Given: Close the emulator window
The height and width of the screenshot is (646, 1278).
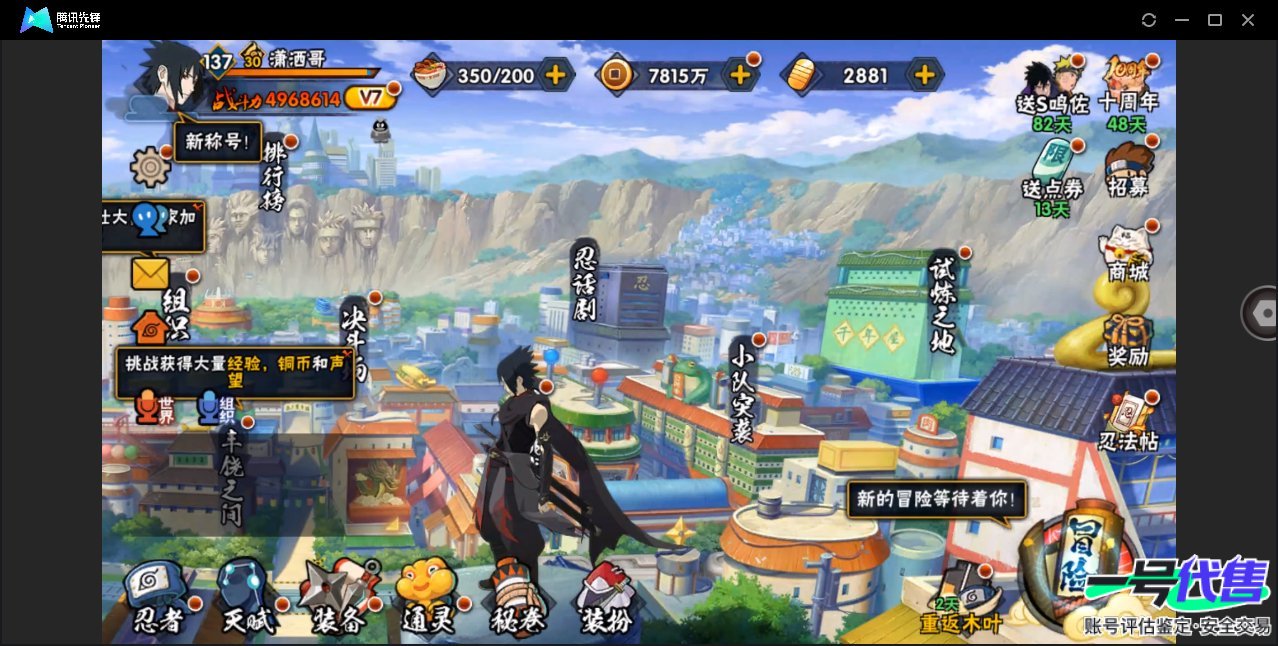Looking at the screenshot, I should tap(1248, 20).
